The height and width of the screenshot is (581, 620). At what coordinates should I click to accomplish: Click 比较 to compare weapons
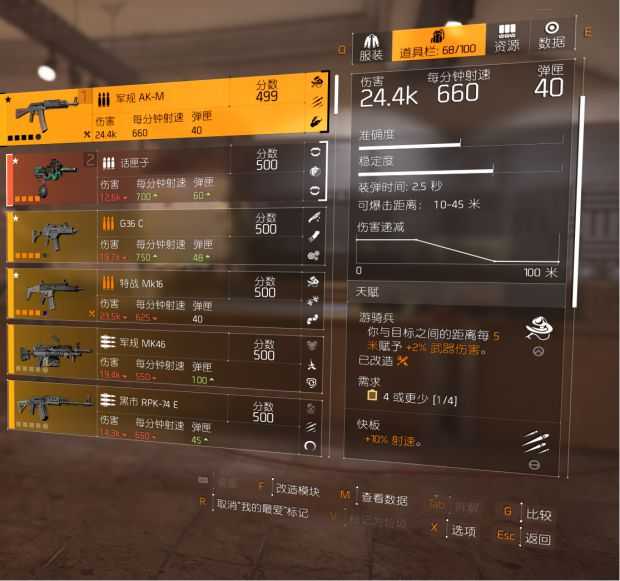click(538, 514)
